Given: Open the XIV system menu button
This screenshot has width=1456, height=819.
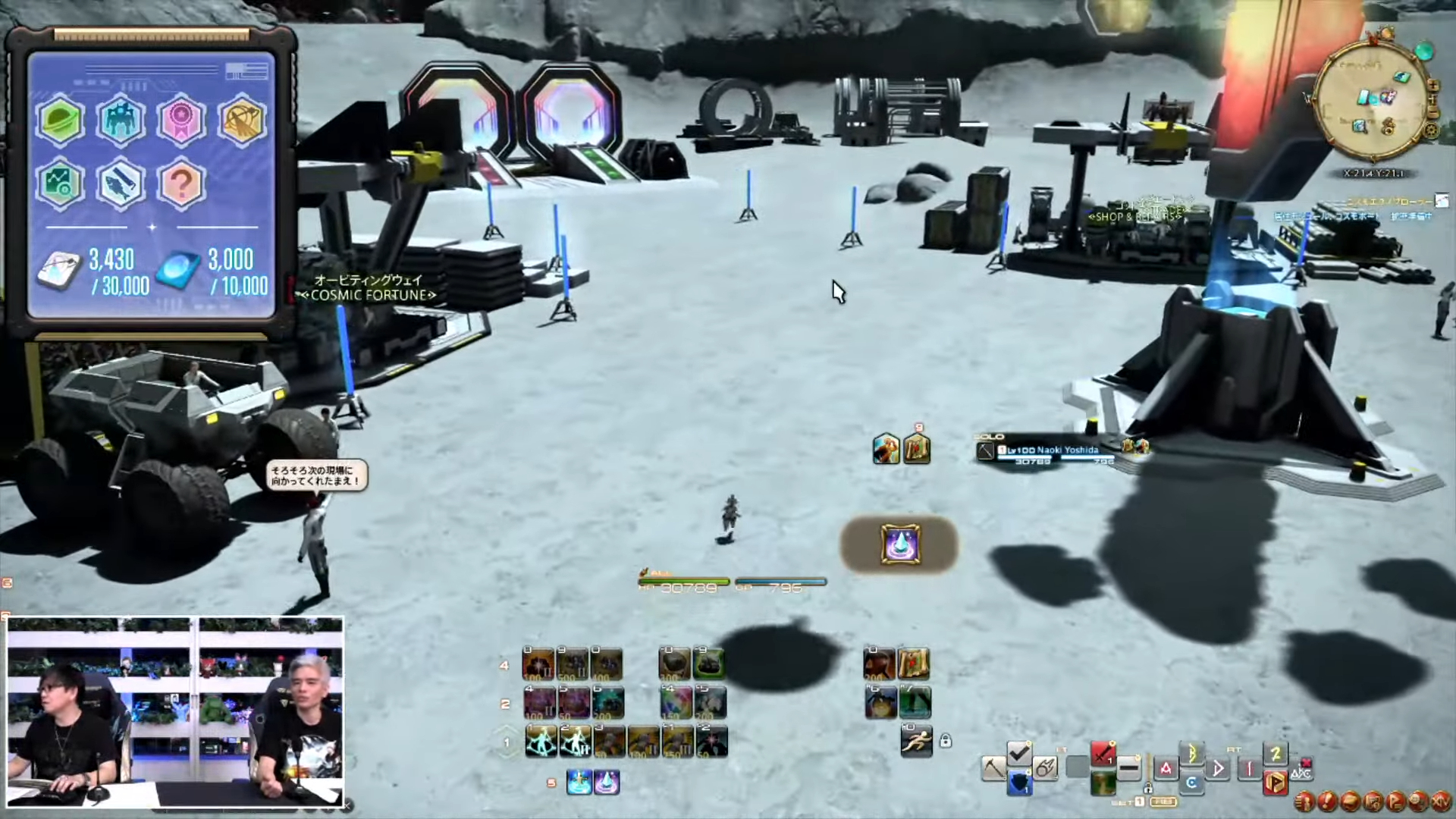Looking at the screenshot, I should coord(1440,801).
